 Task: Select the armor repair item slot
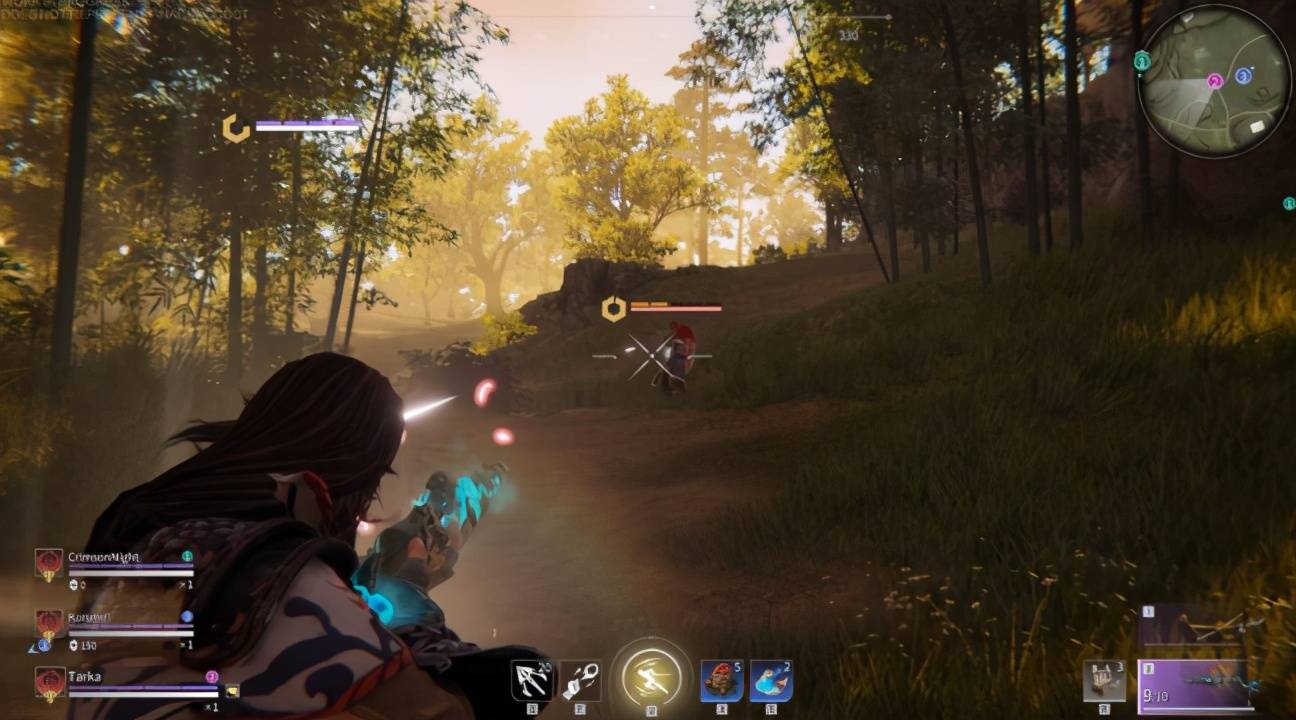[1103, 680]
